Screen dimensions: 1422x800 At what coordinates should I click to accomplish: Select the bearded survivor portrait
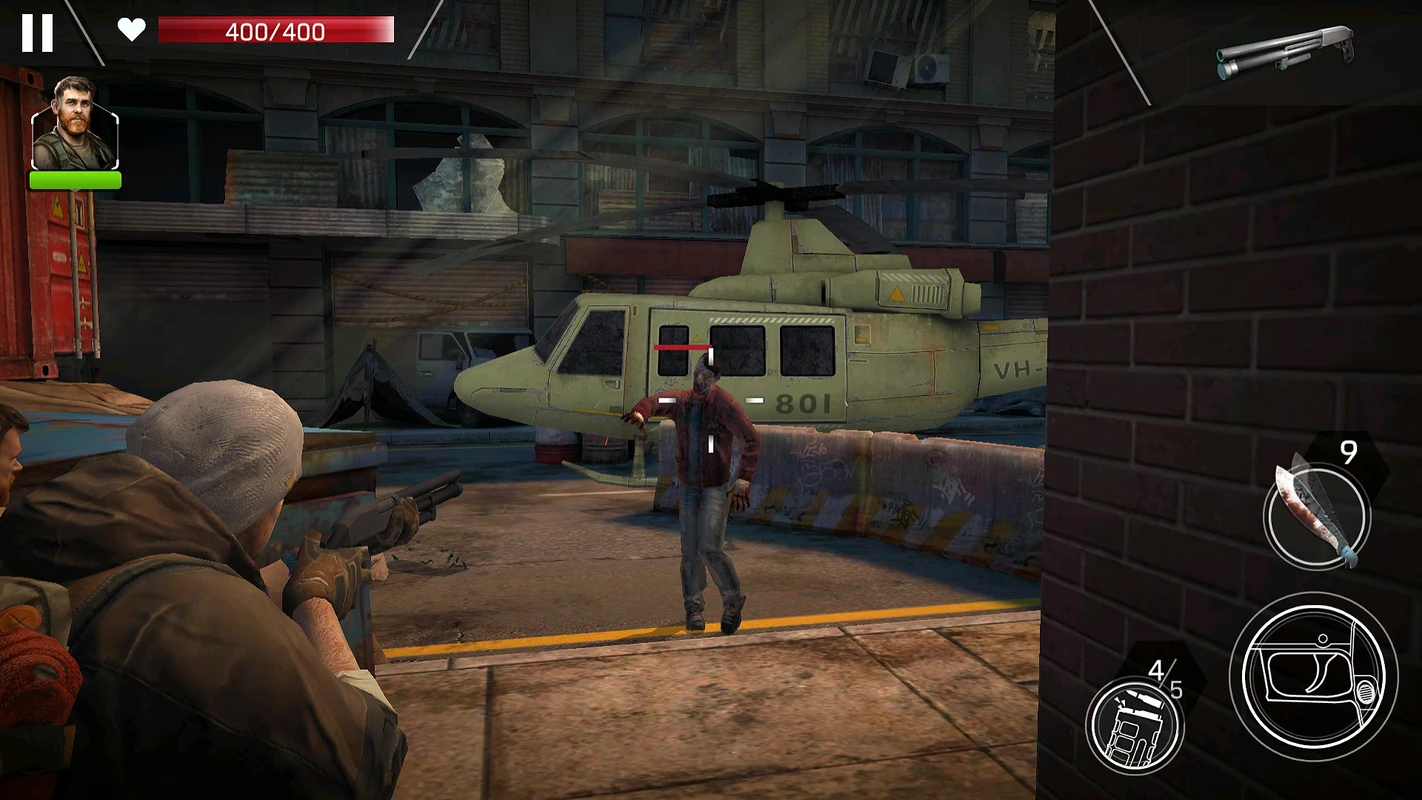(x=75, y=124)
